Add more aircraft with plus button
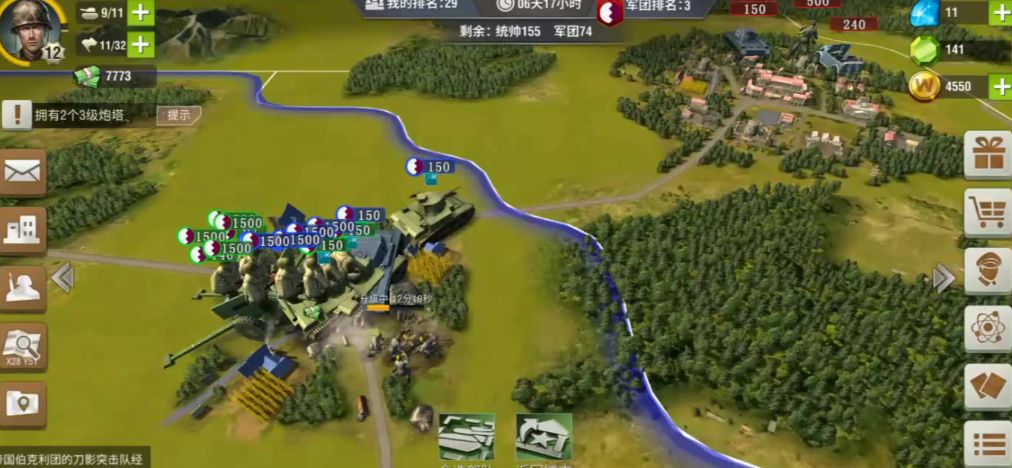Viewport: 1012px width, 468px height. coord(140,45)
